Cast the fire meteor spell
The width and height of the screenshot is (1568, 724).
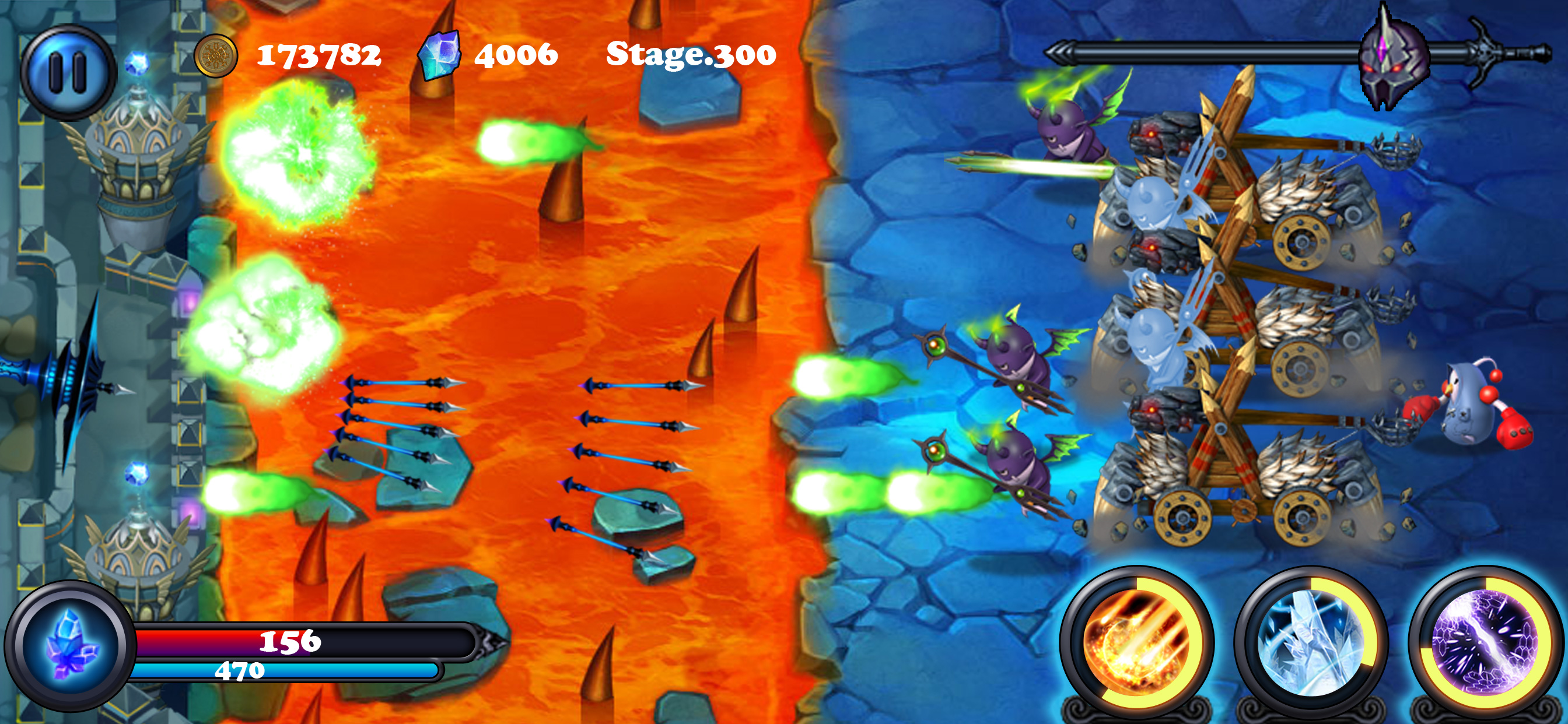click(1136, 643)
